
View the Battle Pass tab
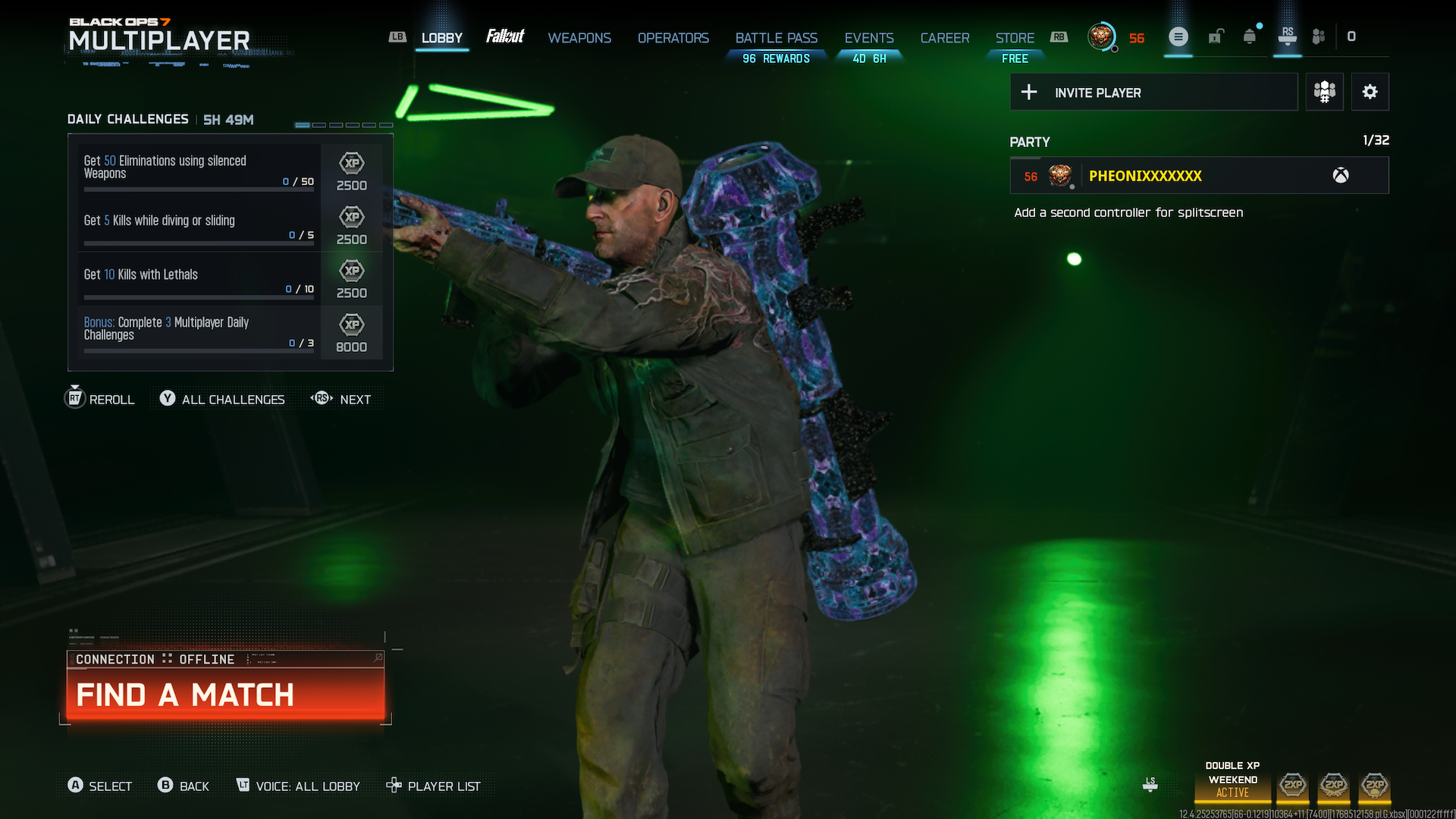776,38
